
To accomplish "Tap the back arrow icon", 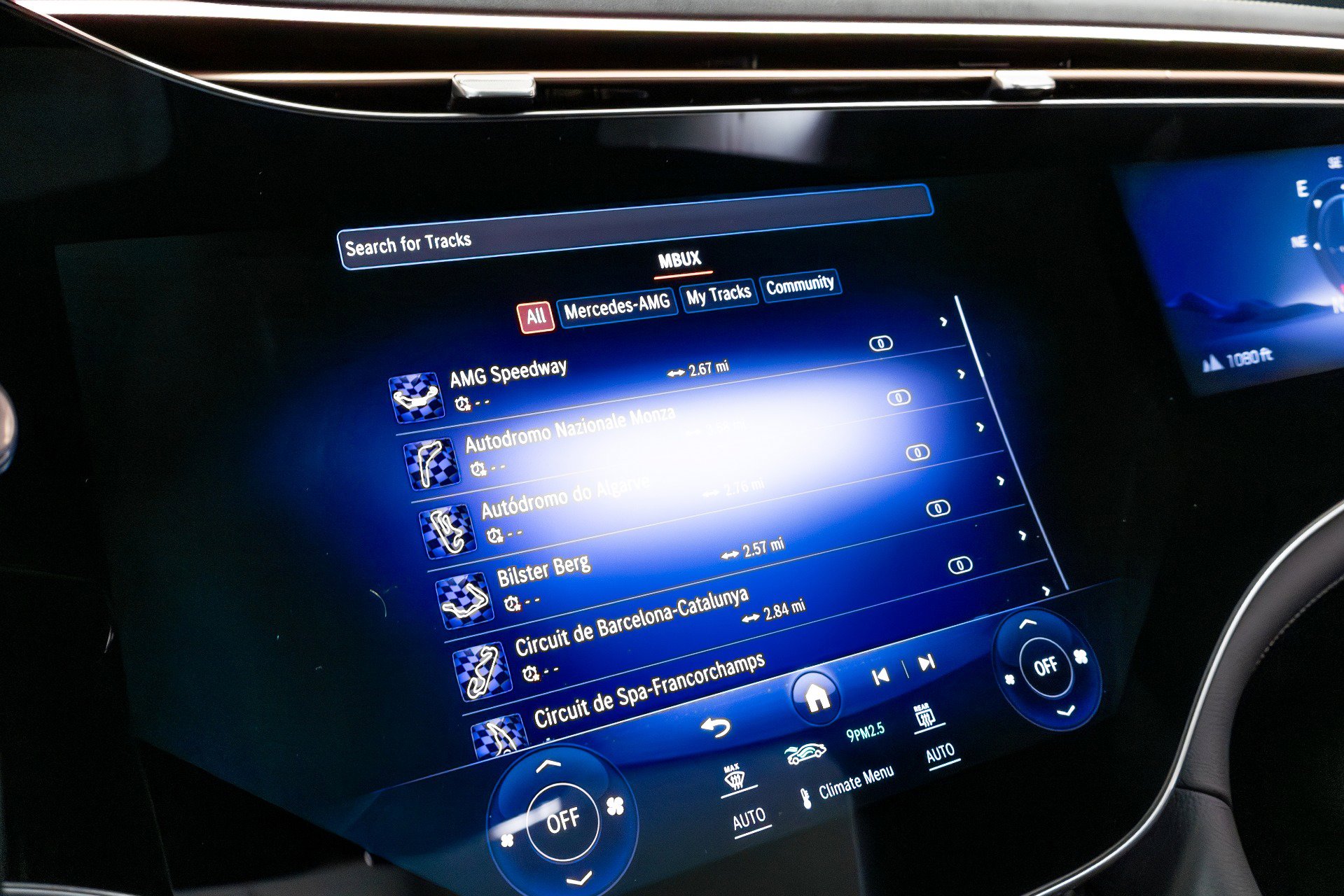I will click(716, 726).
